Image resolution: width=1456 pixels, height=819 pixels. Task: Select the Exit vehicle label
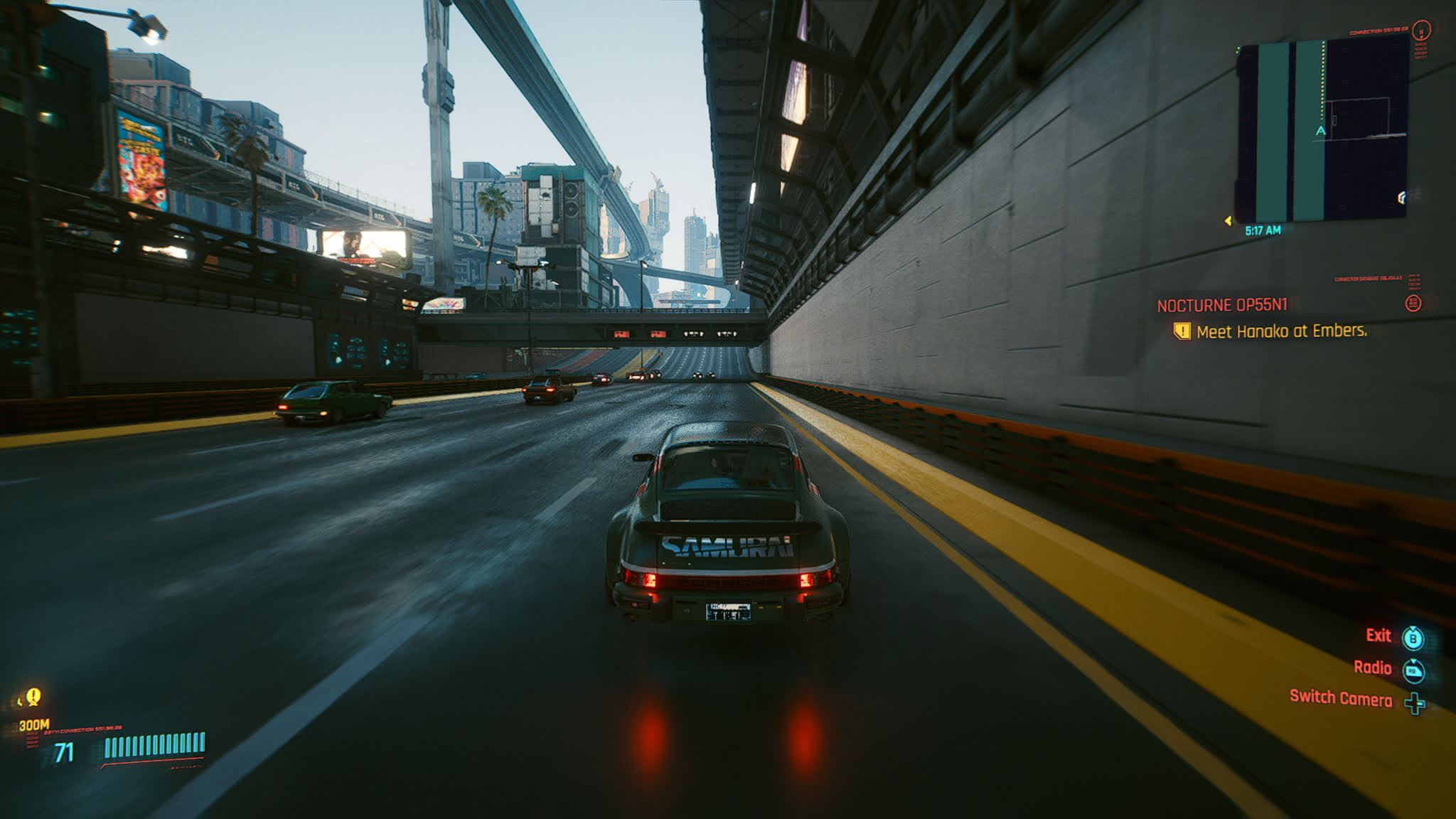(1378, 636)
